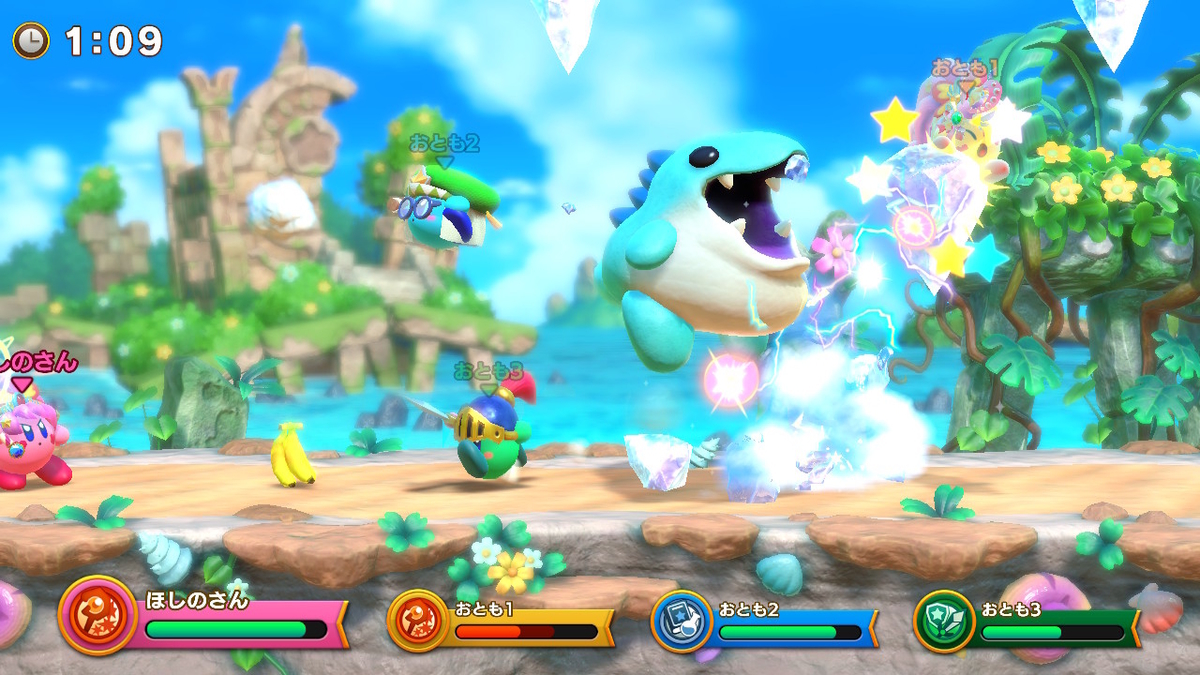Choose おとも2's blue ability icon

pos(681,621)
